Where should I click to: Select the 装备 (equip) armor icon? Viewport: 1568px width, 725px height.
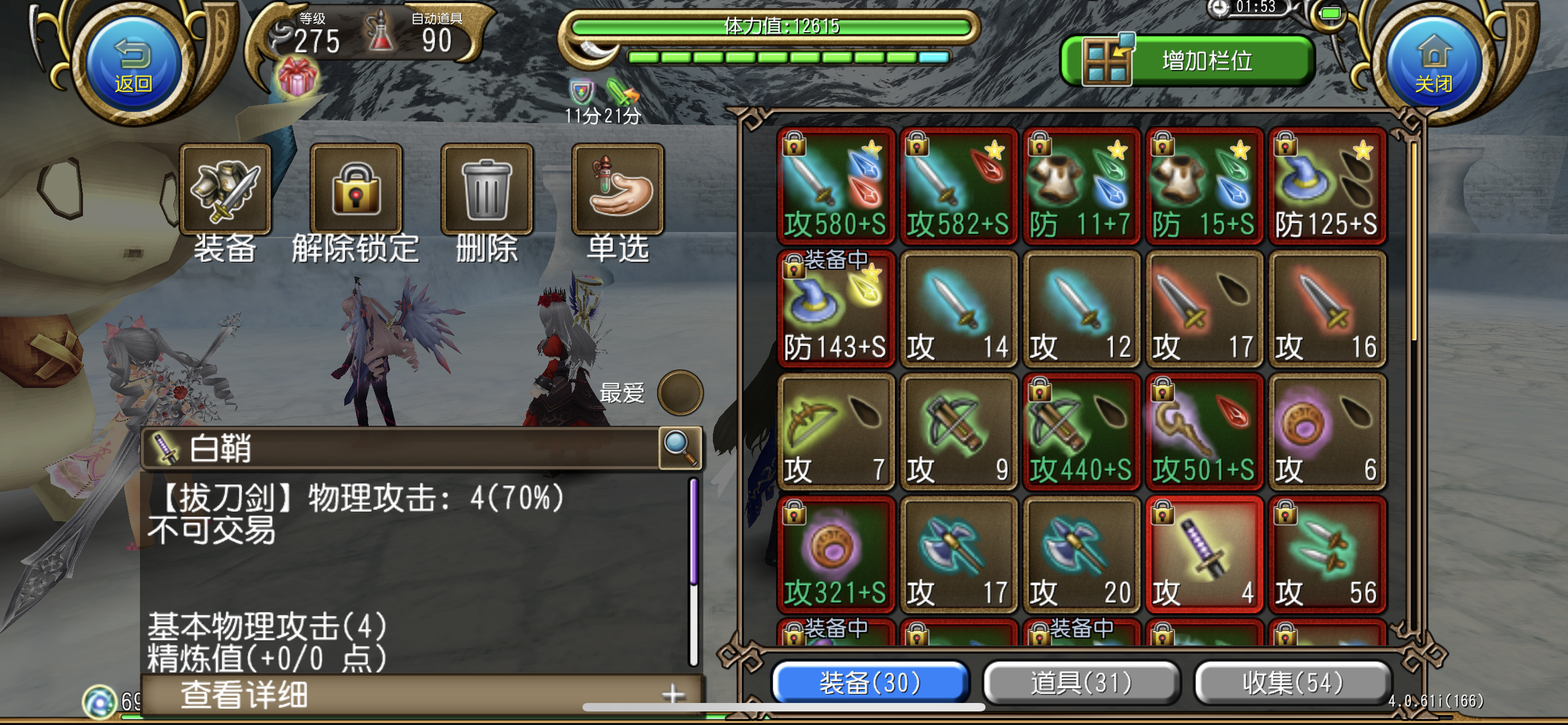tap(226, 192)
